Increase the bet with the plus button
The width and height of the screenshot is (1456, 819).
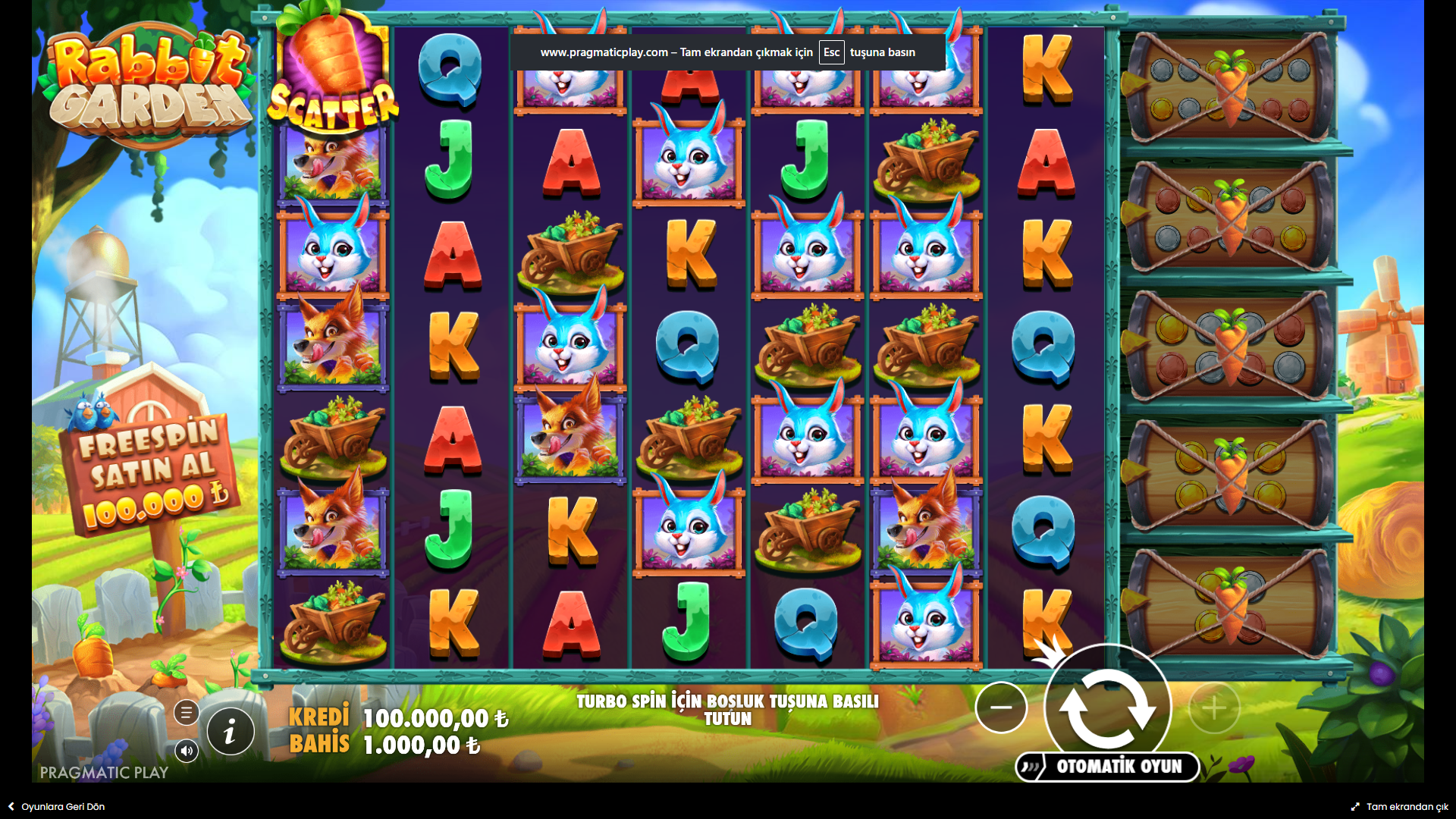[x=1213, y=708]
